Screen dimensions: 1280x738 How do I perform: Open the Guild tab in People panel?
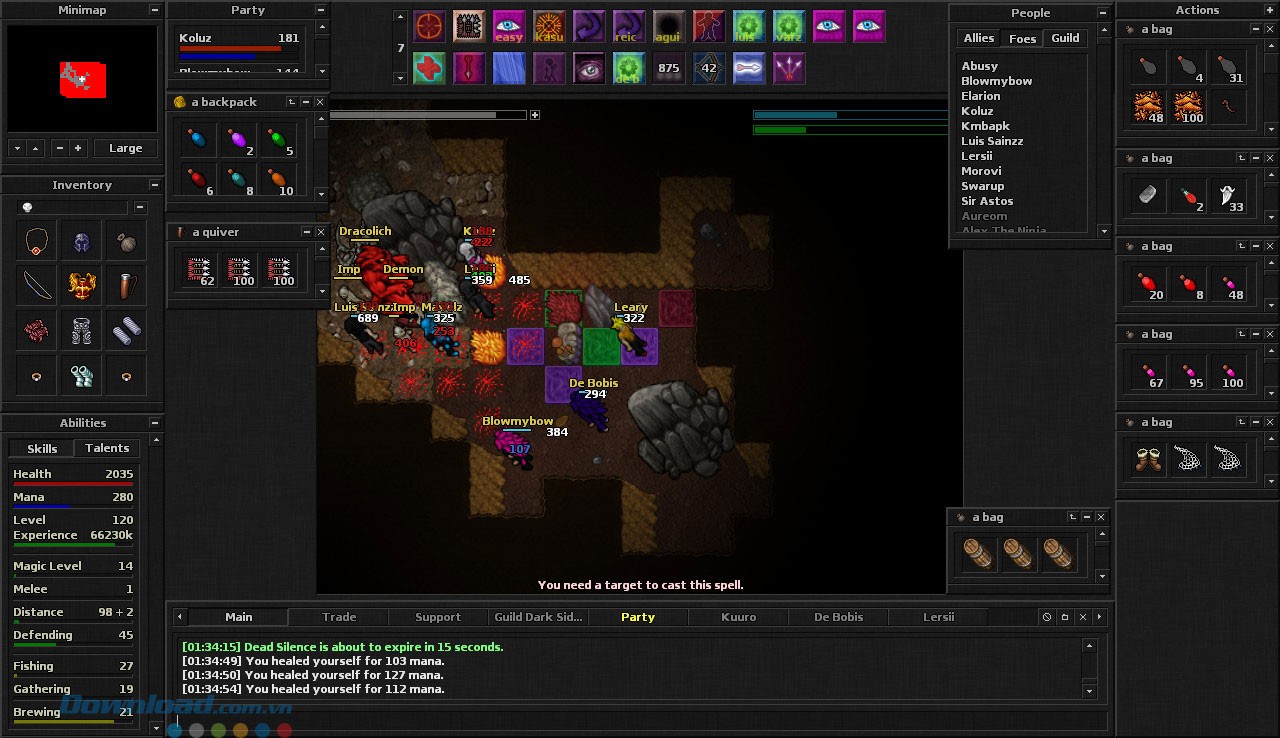[x=1065, y=38]
